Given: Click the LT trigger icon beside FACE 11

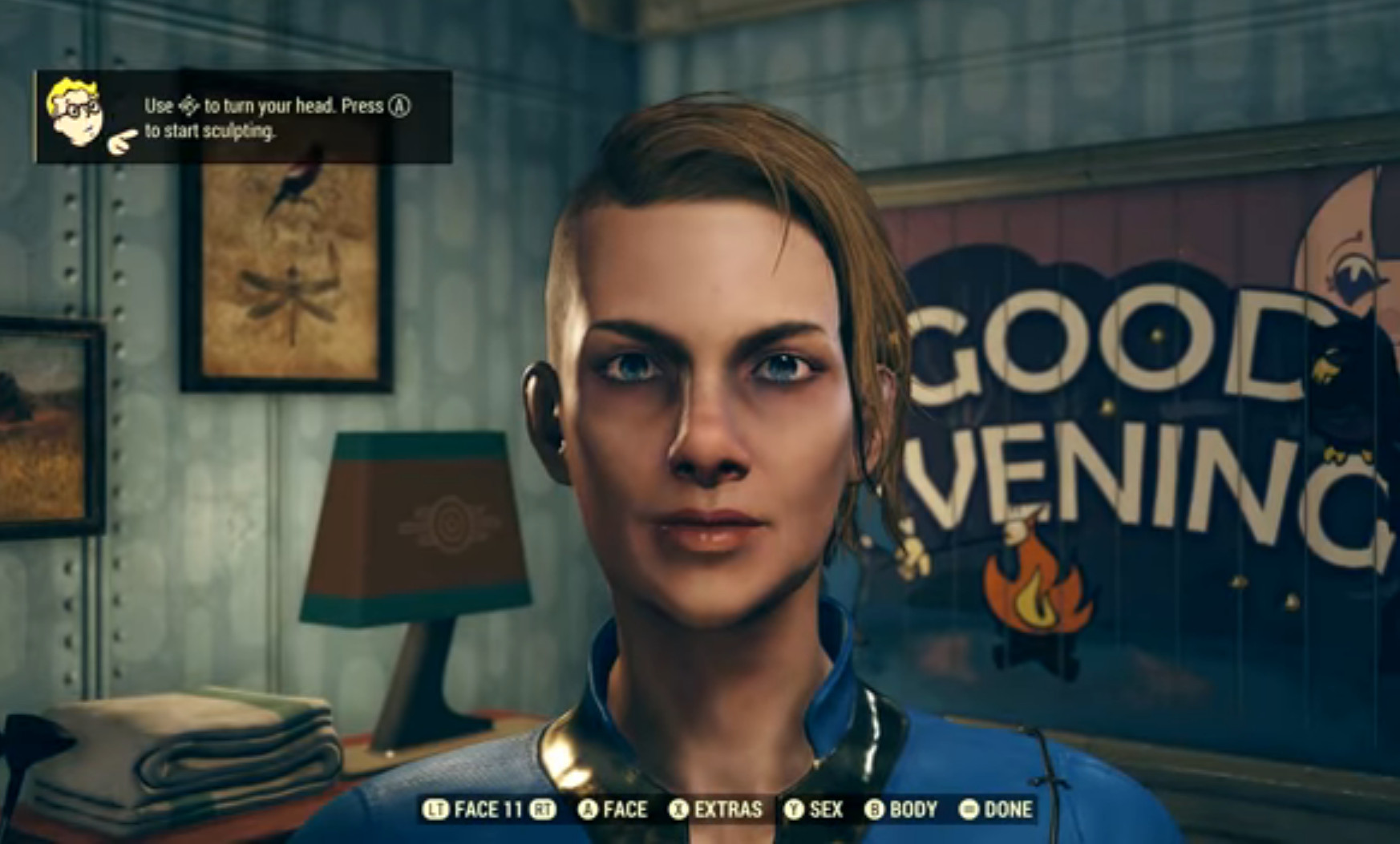Looking at the screenshot, I should coord(437,810).
